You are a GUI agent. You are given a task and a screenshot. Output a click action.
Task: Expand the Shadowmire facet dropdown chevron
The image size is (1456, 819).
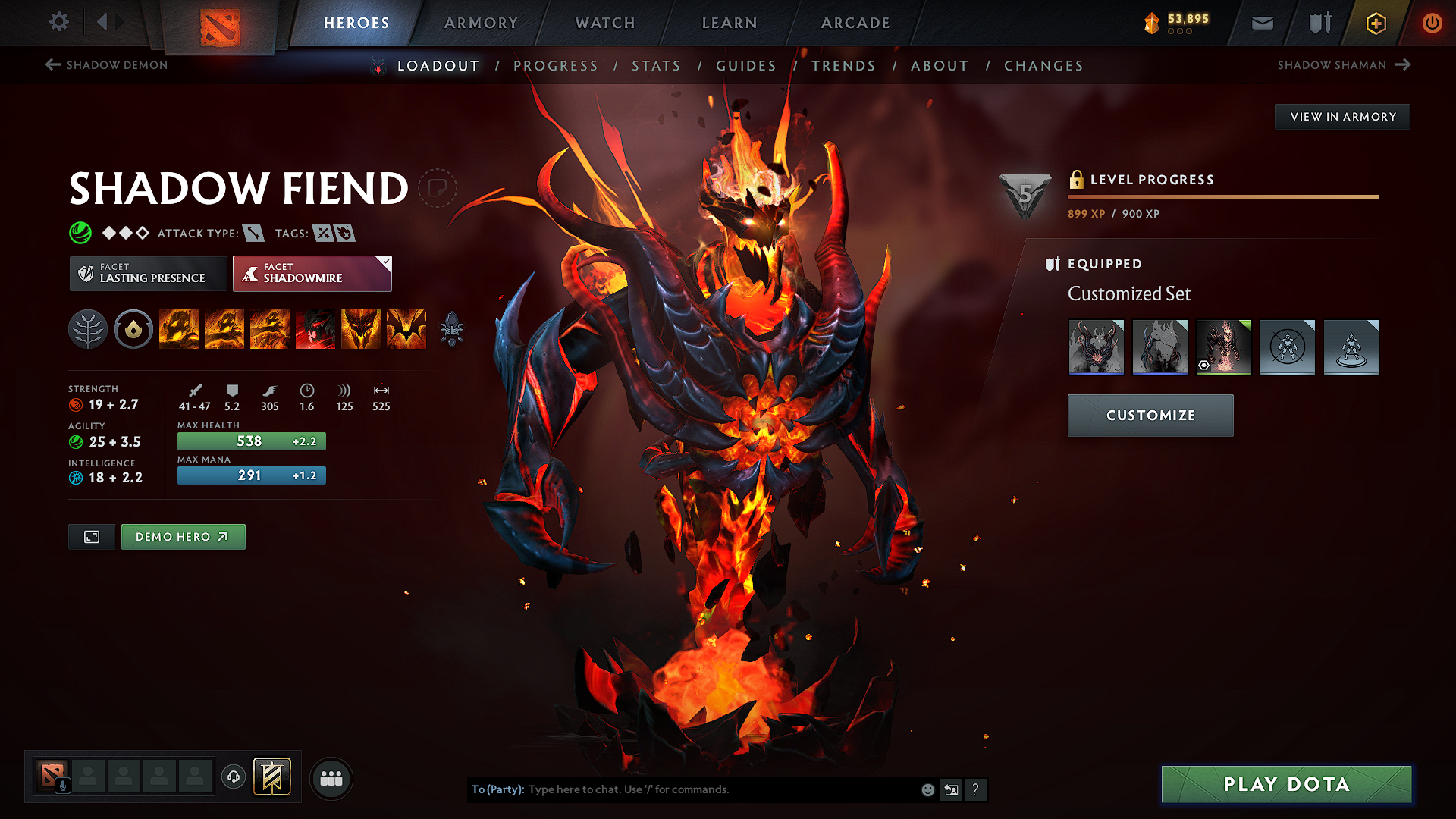pos(385,262)
